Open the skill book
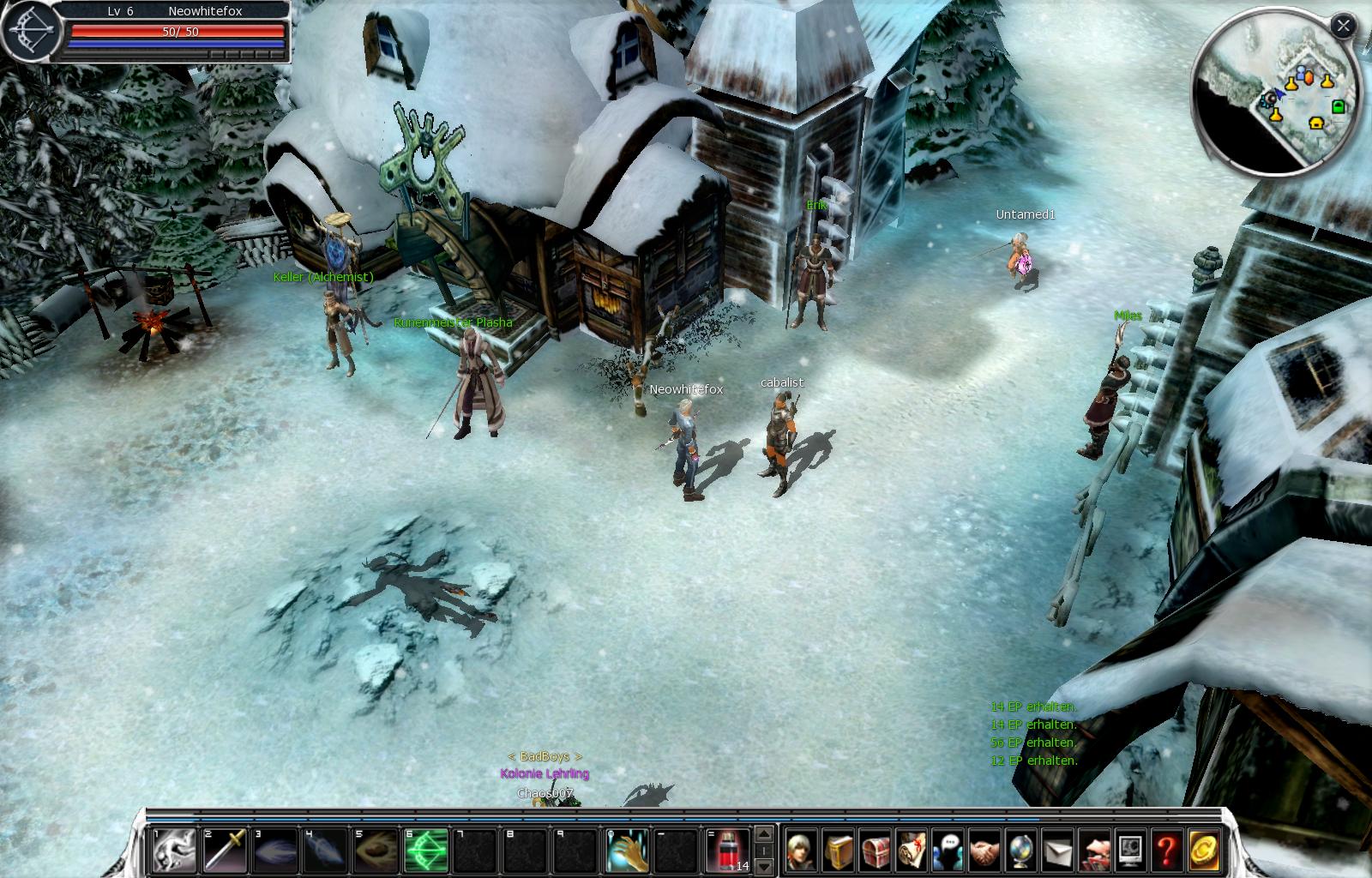 click(839, 851)
